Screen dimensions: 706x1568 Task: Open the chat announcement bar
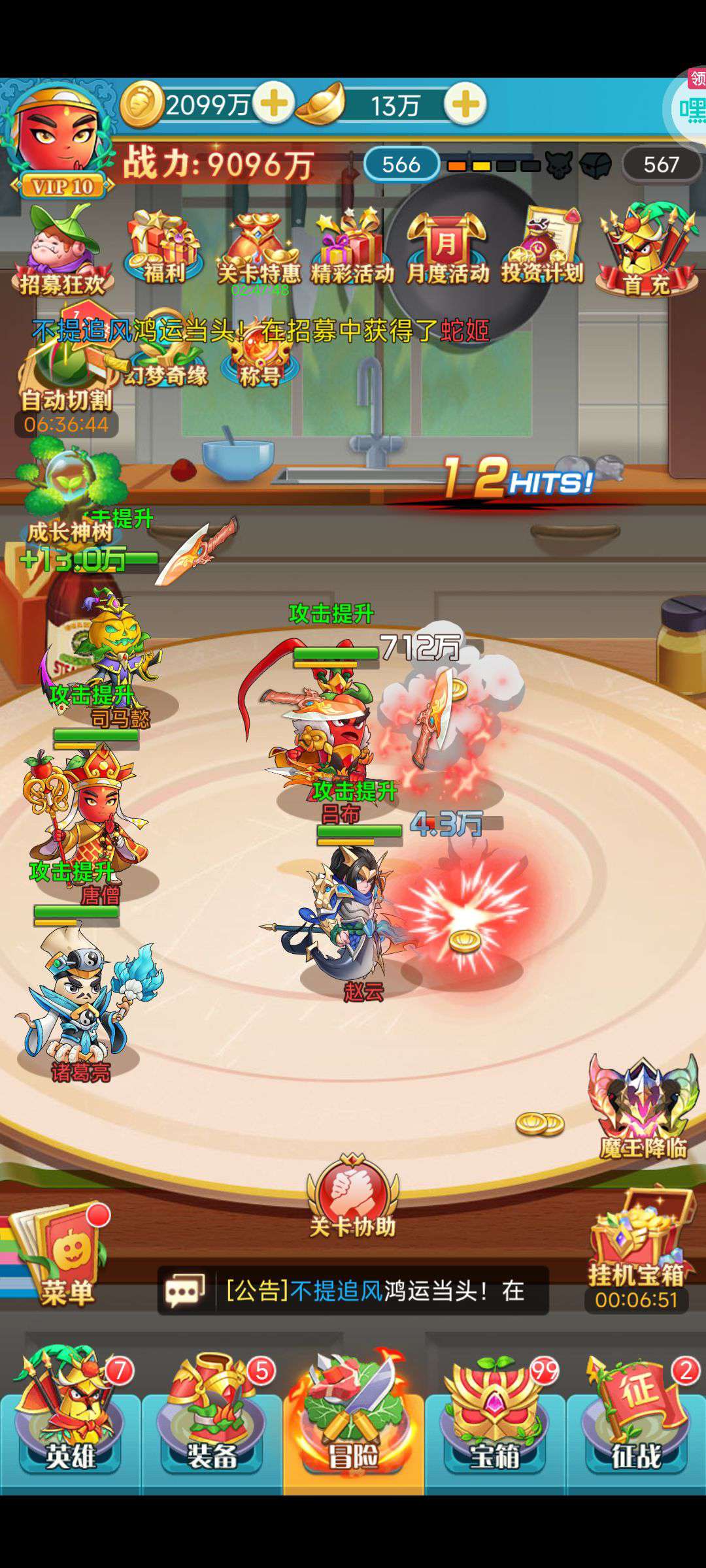click(353, 1290)
